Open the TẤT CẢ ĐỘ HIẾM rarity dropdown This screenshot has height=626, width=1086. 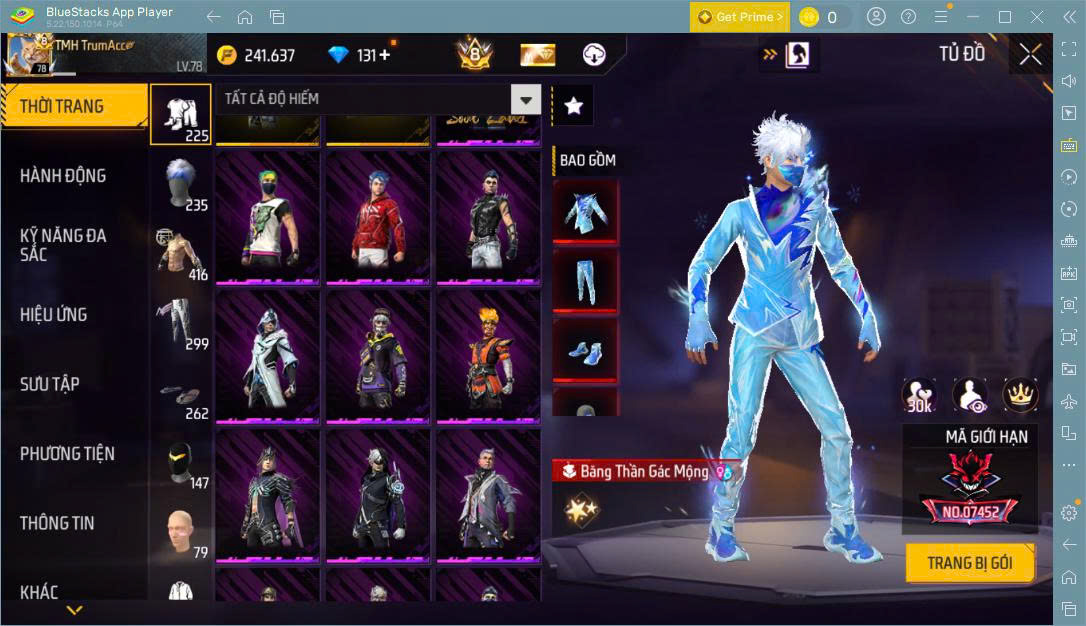pyautogui.click(x=526, y=99)
